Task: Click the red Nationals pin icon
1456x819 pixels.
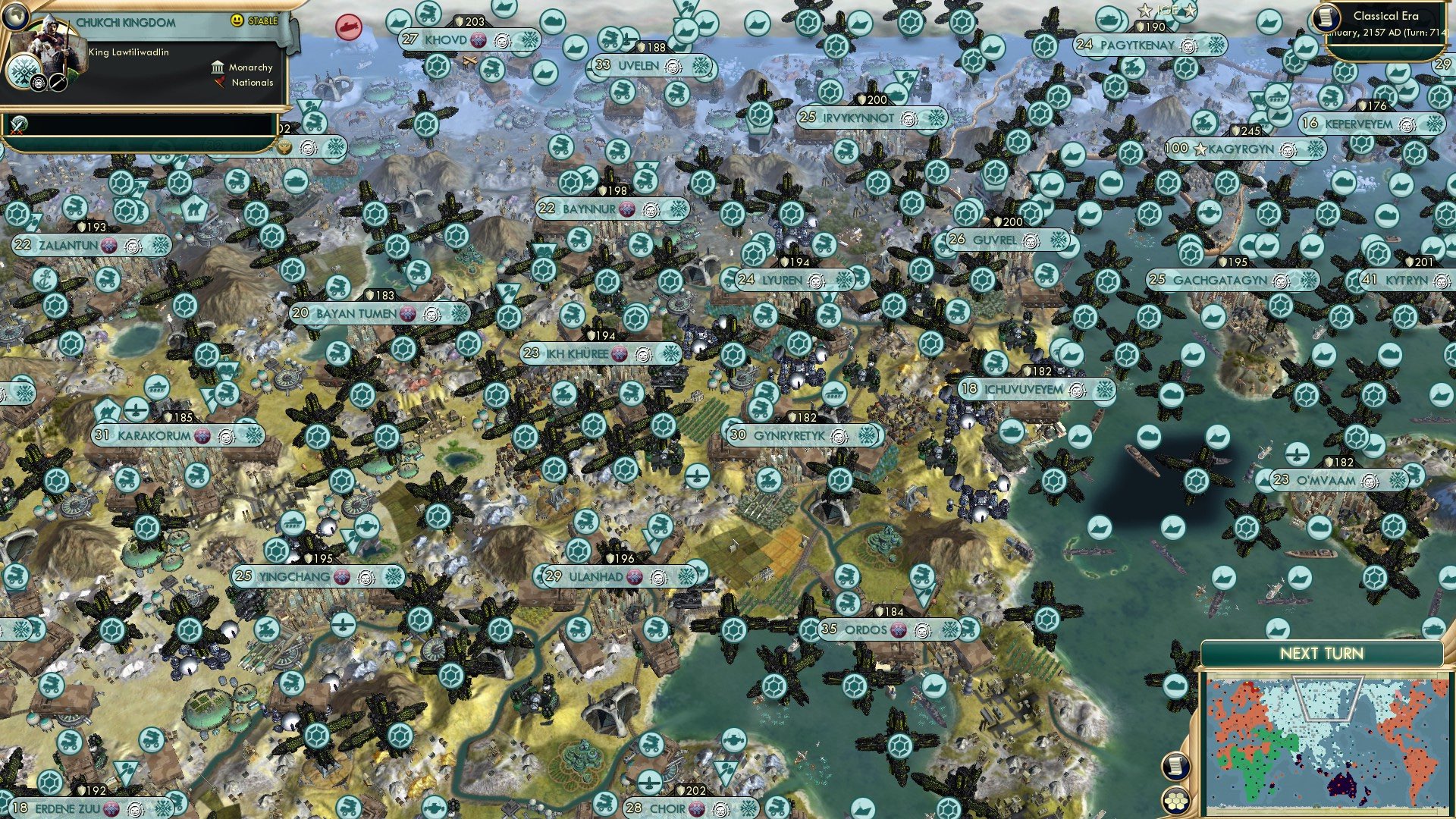Action: click(x=219, y=83)
